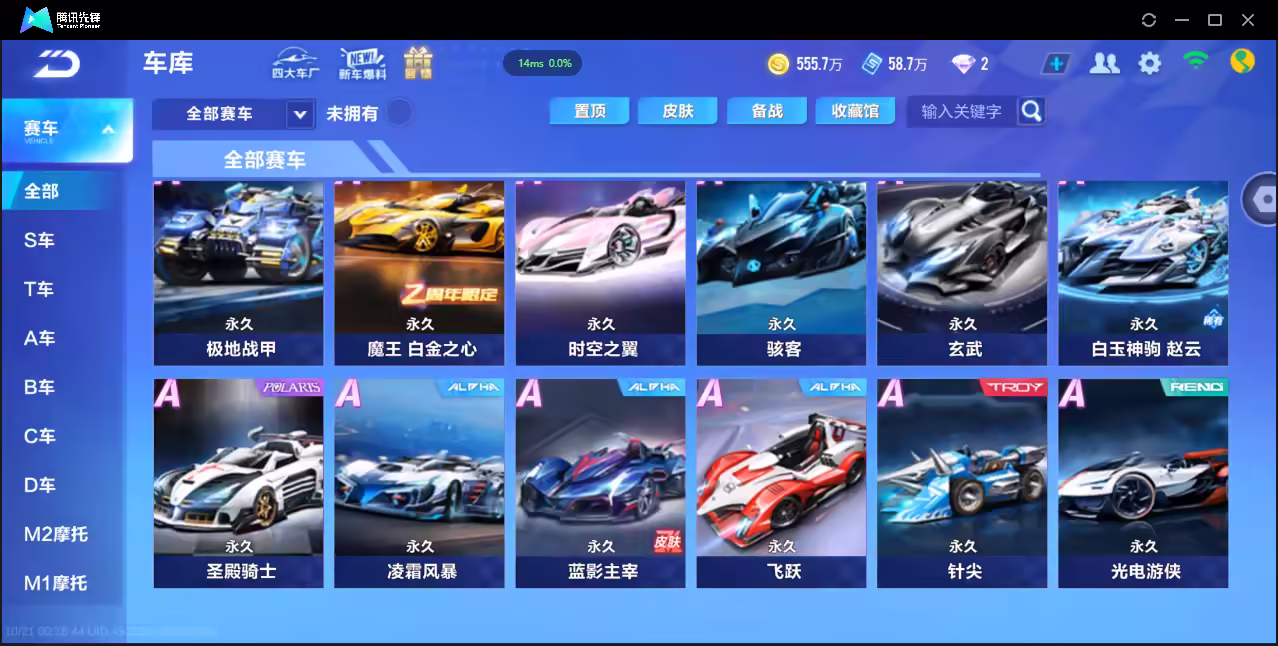Screen dimensions: 1278x646
Task: Click the 备战 button
Action: (767, 111)
